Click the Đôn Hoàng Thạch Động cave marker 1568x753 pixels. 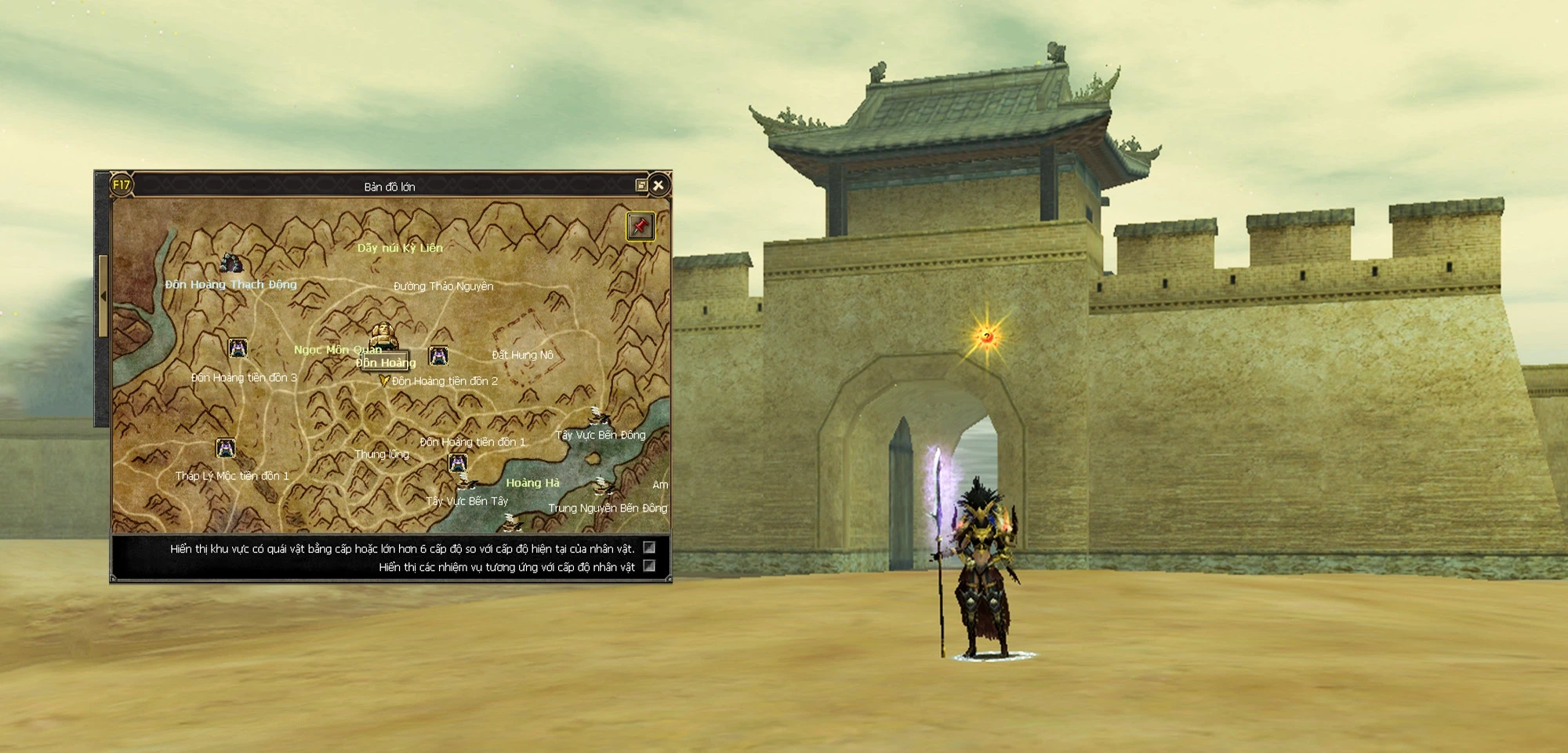(230, 264)
